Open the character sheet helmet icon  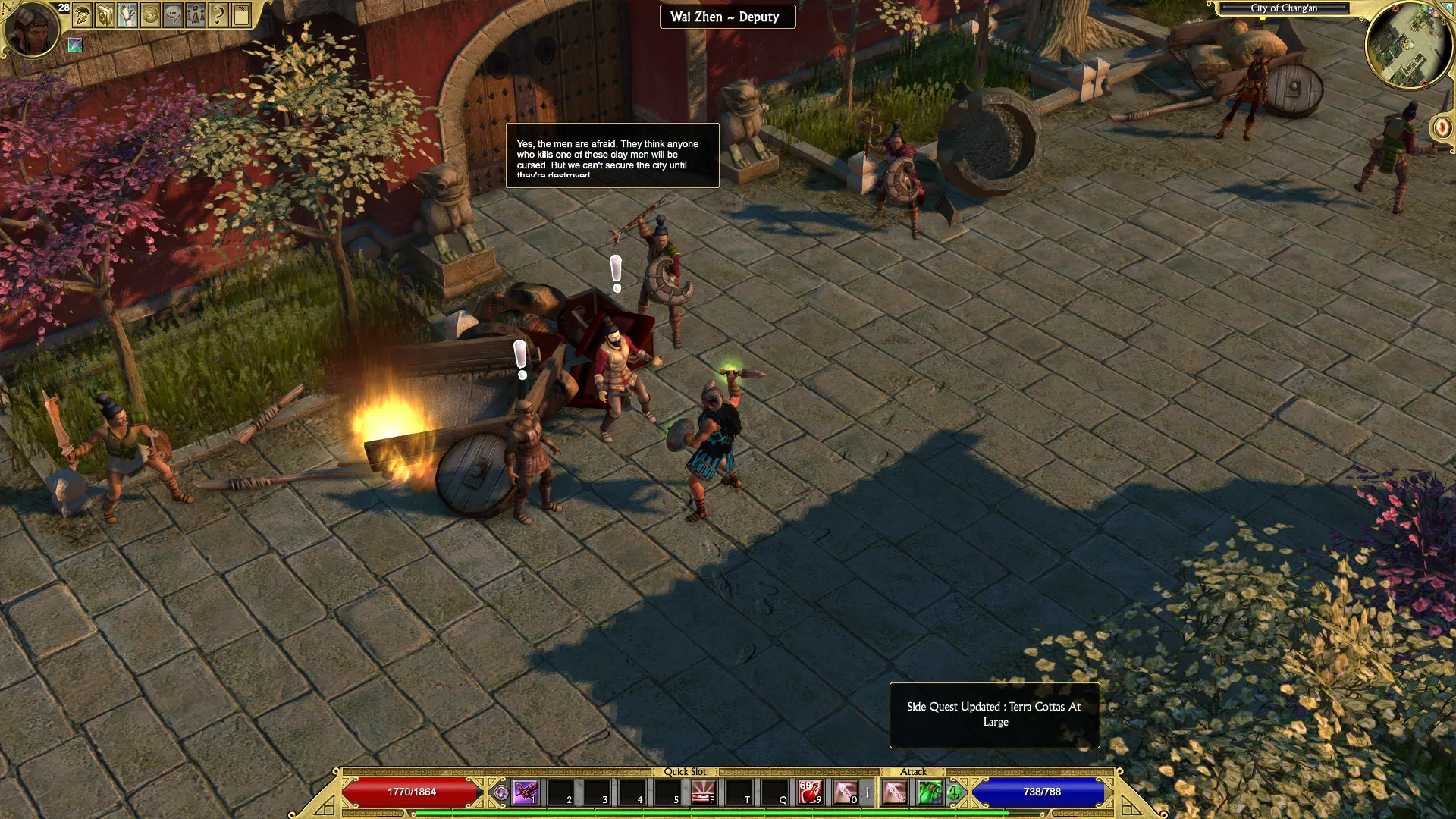82,15
